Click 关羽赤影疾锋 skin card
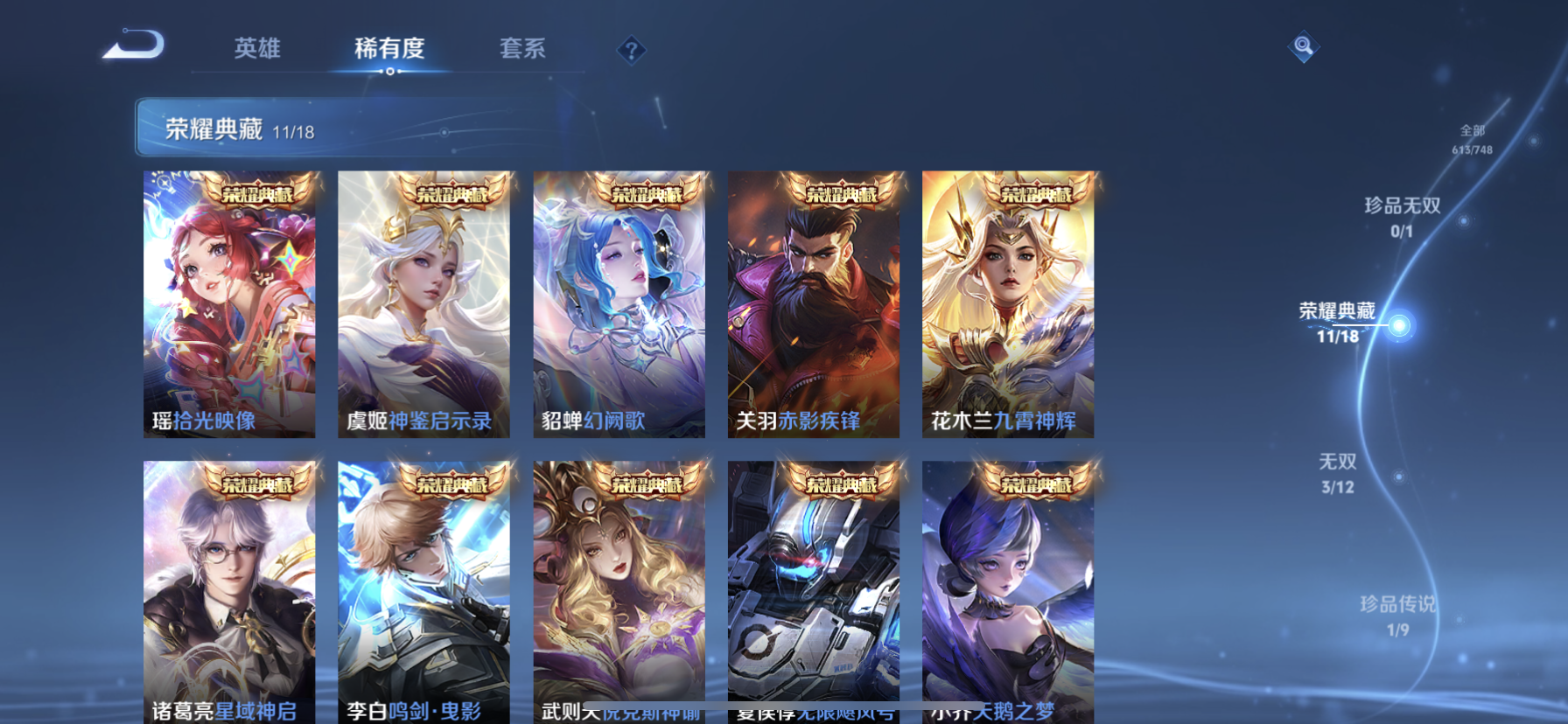This screenshot has height=724, width=1568. (814, 304)
